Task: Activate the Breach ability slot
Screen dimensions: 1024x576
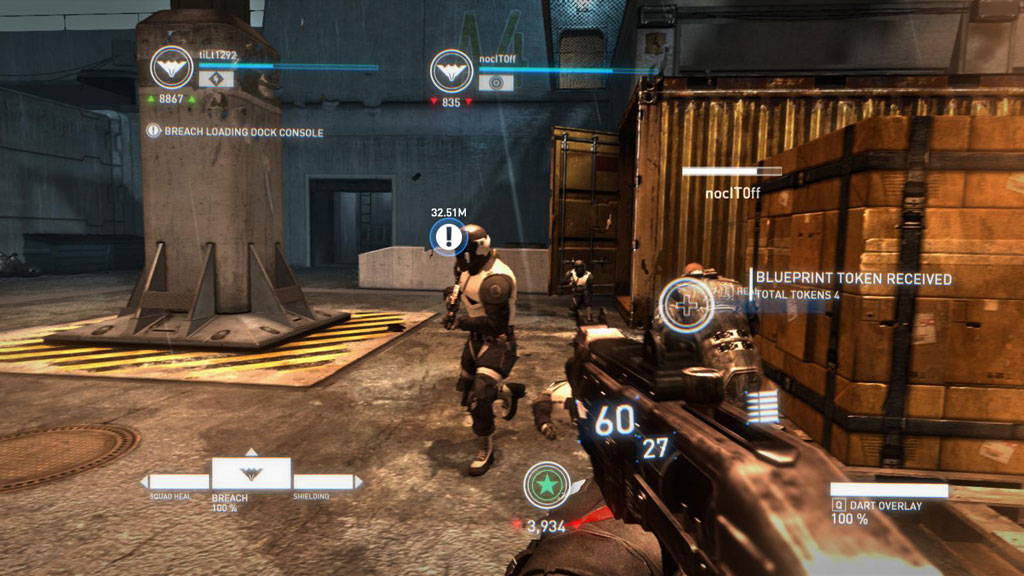Action: [x=251, y=474]
